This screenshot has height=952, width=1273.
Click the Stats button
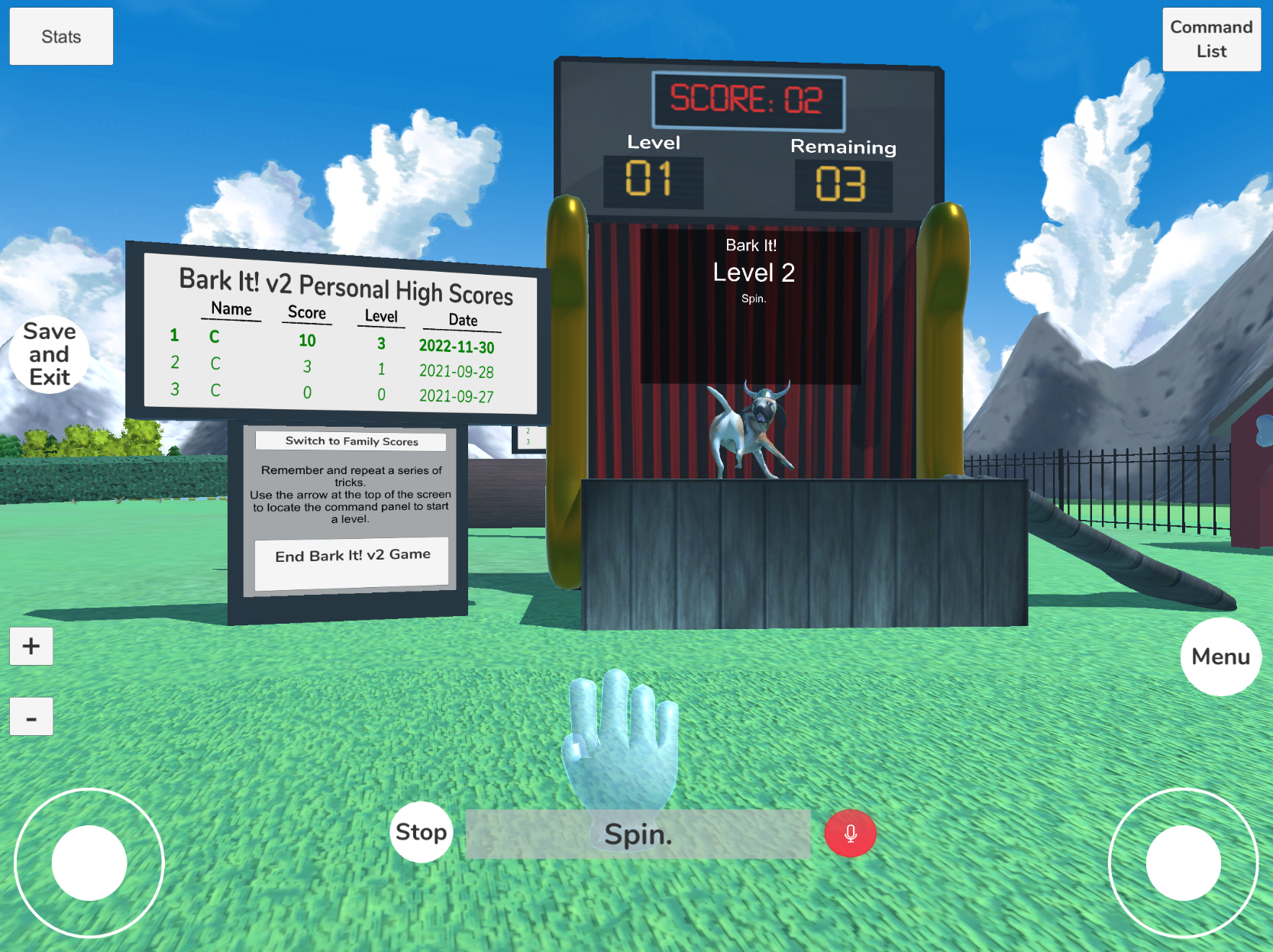[x=60, y=36]
